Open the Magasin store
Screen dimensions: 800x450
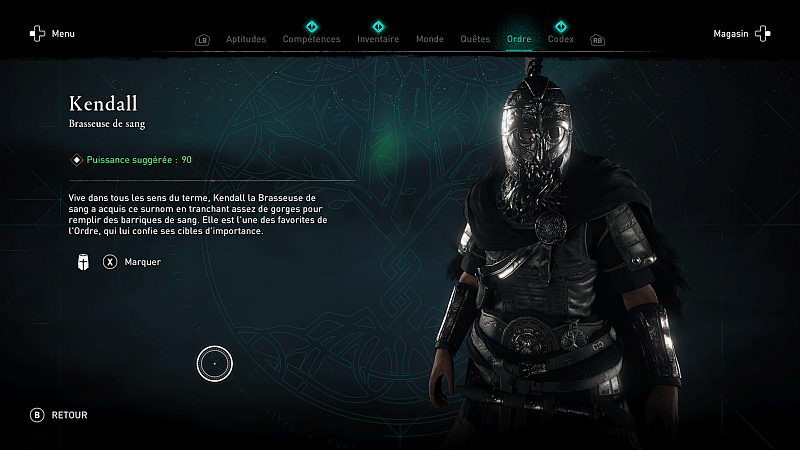(742, 34)
